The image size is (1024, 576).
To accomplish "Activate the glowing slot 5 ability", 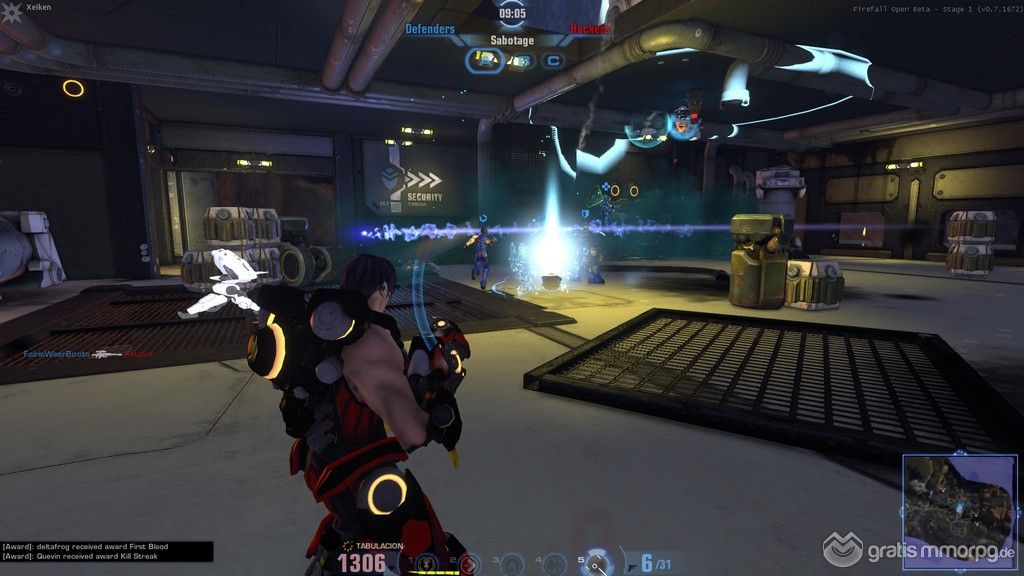I will (598, 563).
